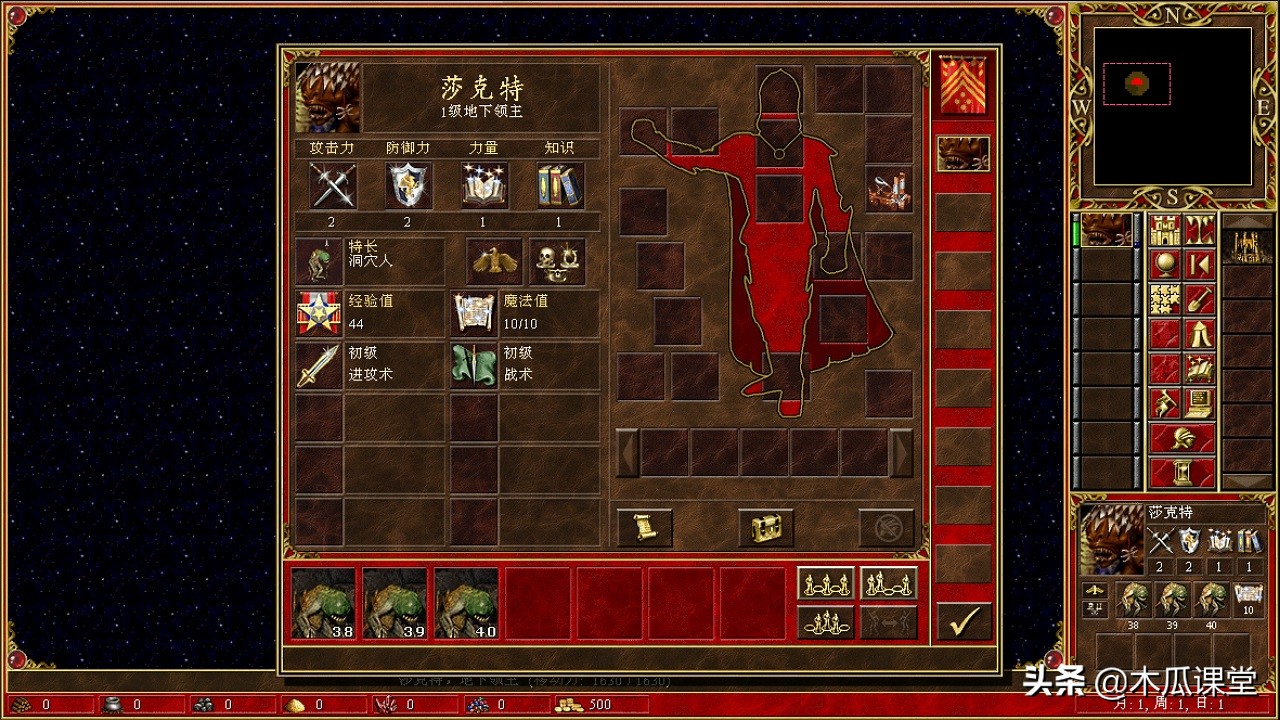
Task: Select next hero with the helmet button
Action: coord(1182,437)
